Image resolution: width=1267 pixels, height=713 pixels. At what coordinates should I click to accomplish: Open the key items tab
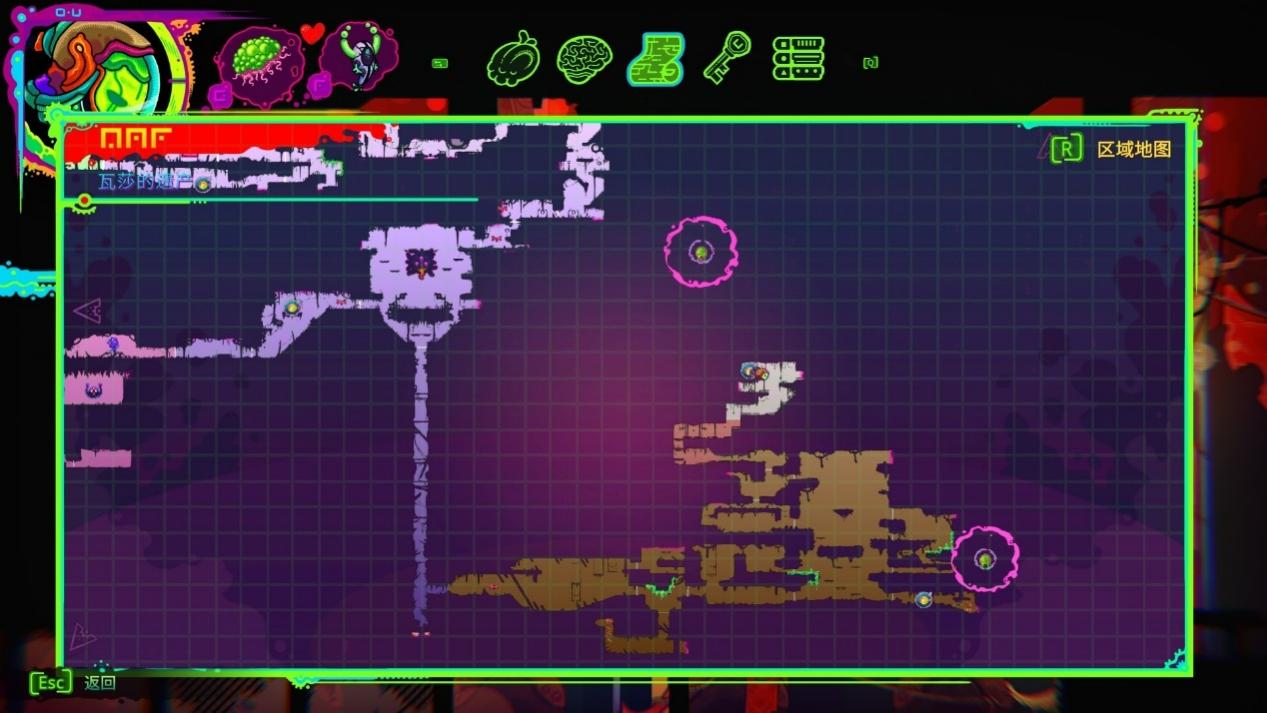point(726,58)
